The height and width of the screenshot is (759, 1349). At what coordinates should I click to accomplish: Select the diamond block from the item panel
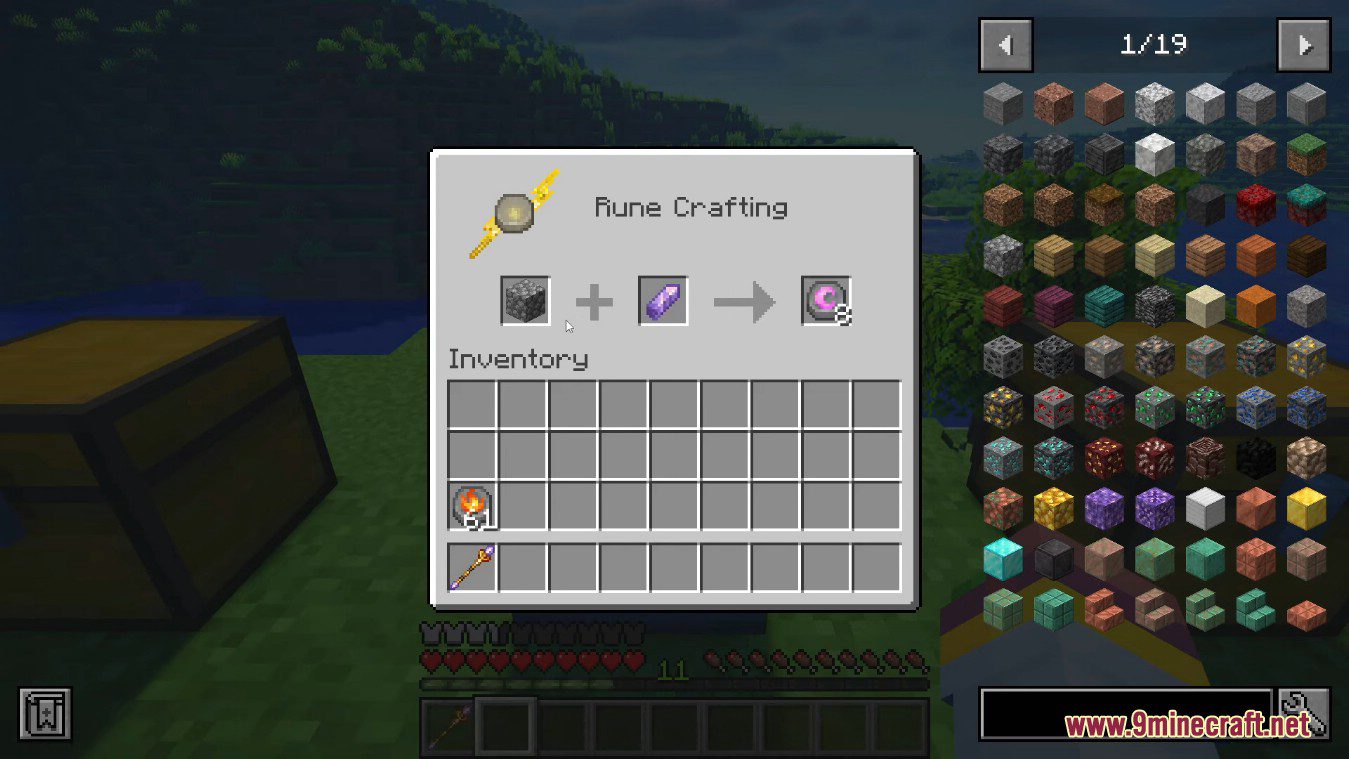tap(1003, 557)
